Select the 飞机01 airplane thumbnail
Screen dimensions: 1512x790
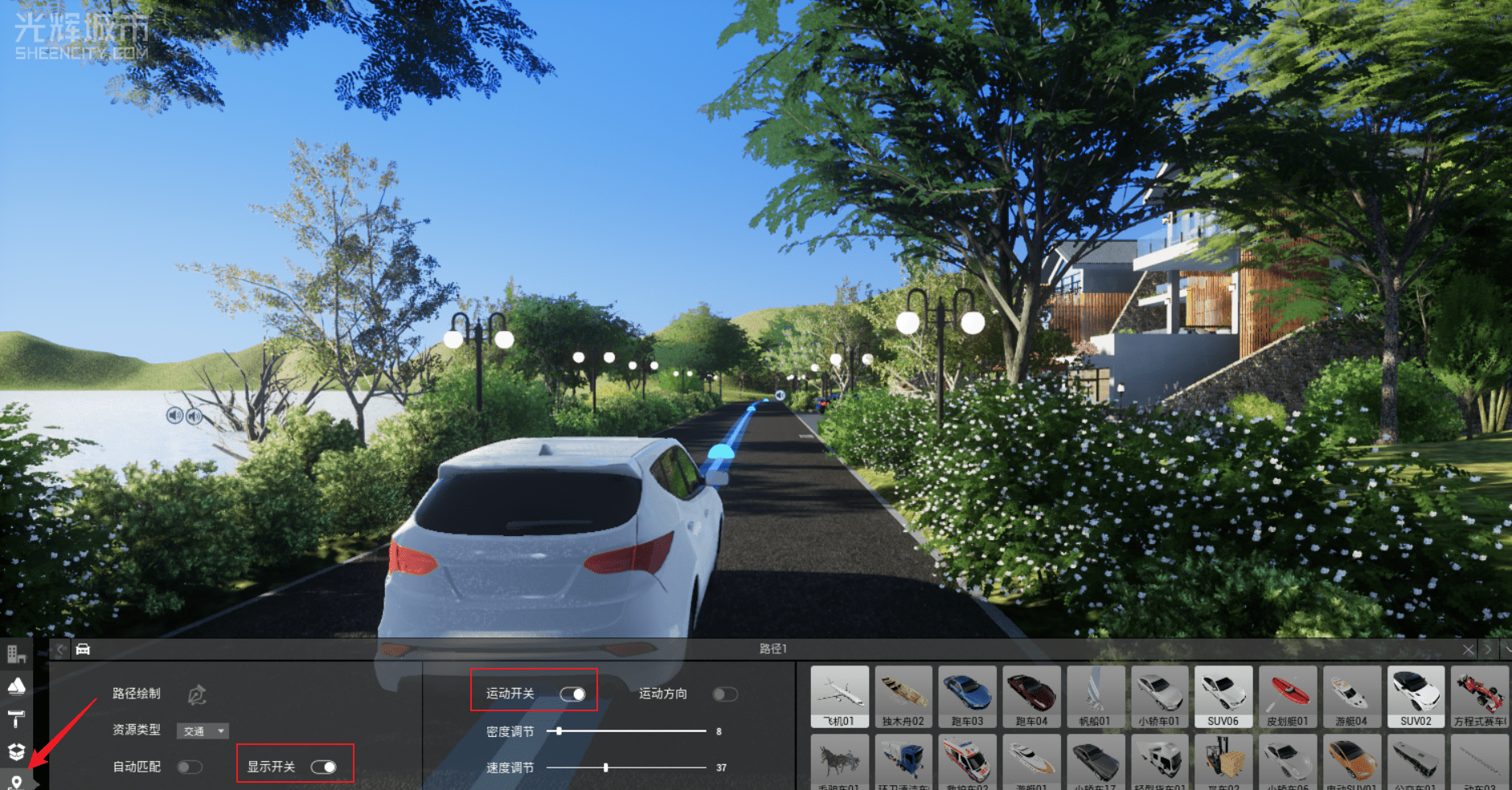click(x=839, y=695)
